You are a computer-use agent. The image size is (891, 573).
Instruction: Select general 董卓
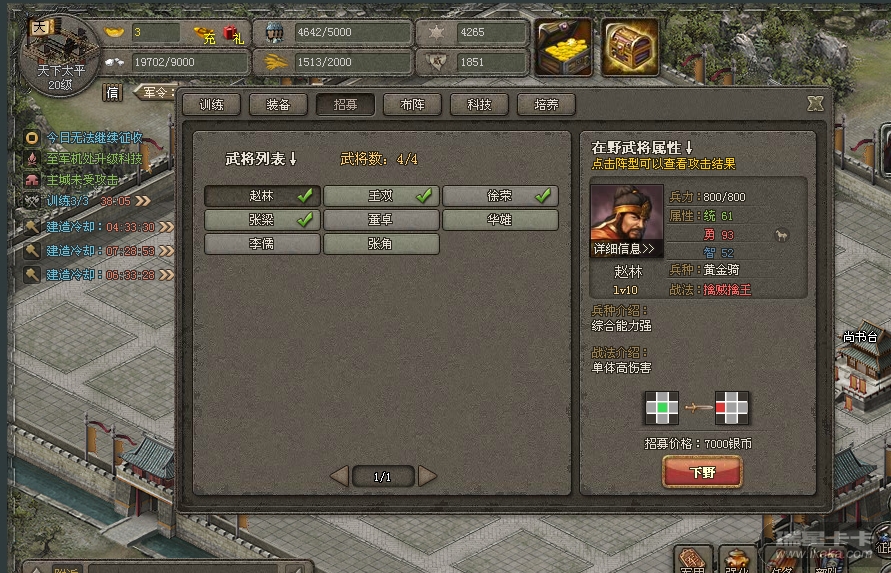pos(381,220)
